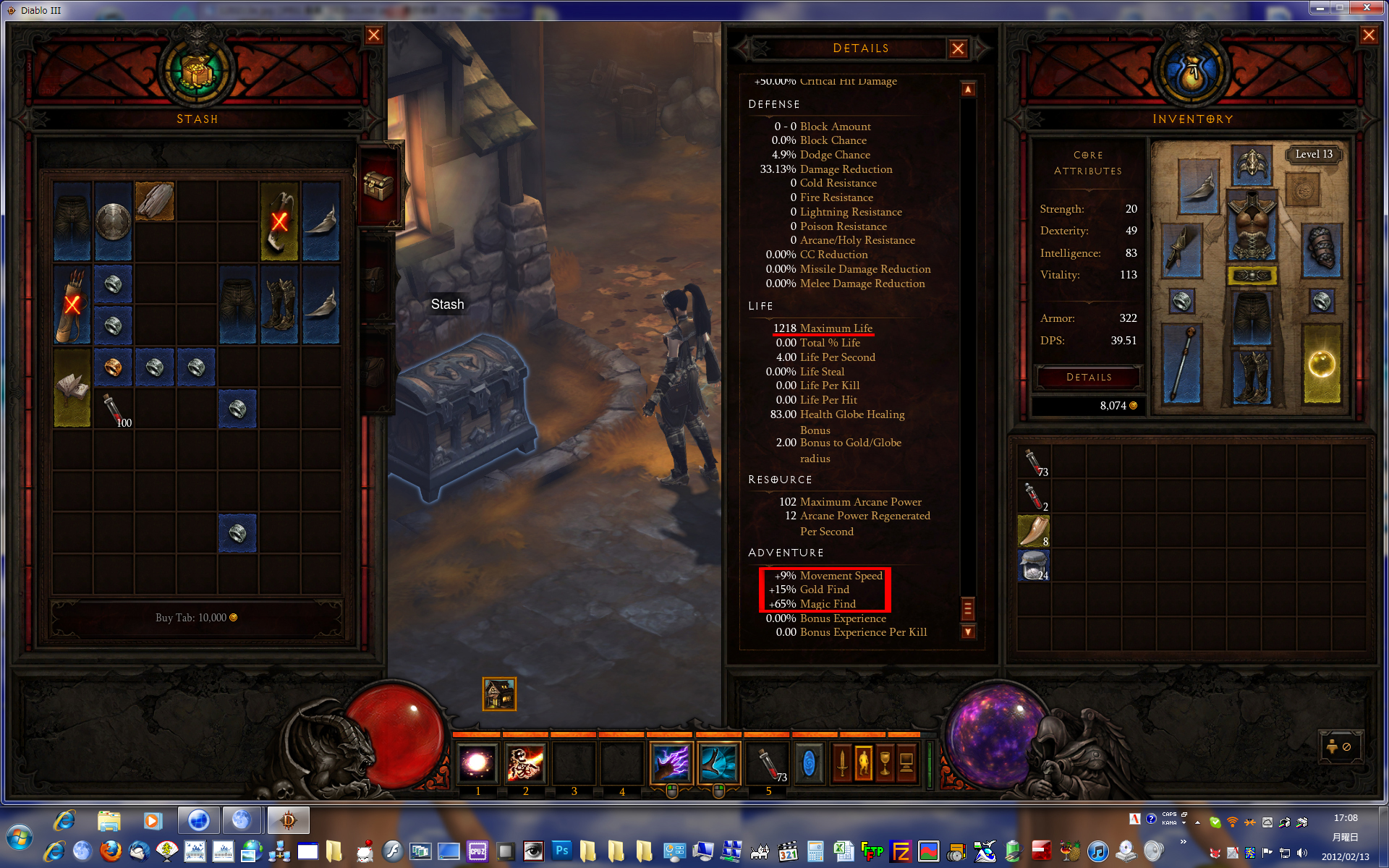Activate the lightning skill on the action bar
Image resolution: width=1389 pixels, height=868 pixels.
click(x=671, y=763)
